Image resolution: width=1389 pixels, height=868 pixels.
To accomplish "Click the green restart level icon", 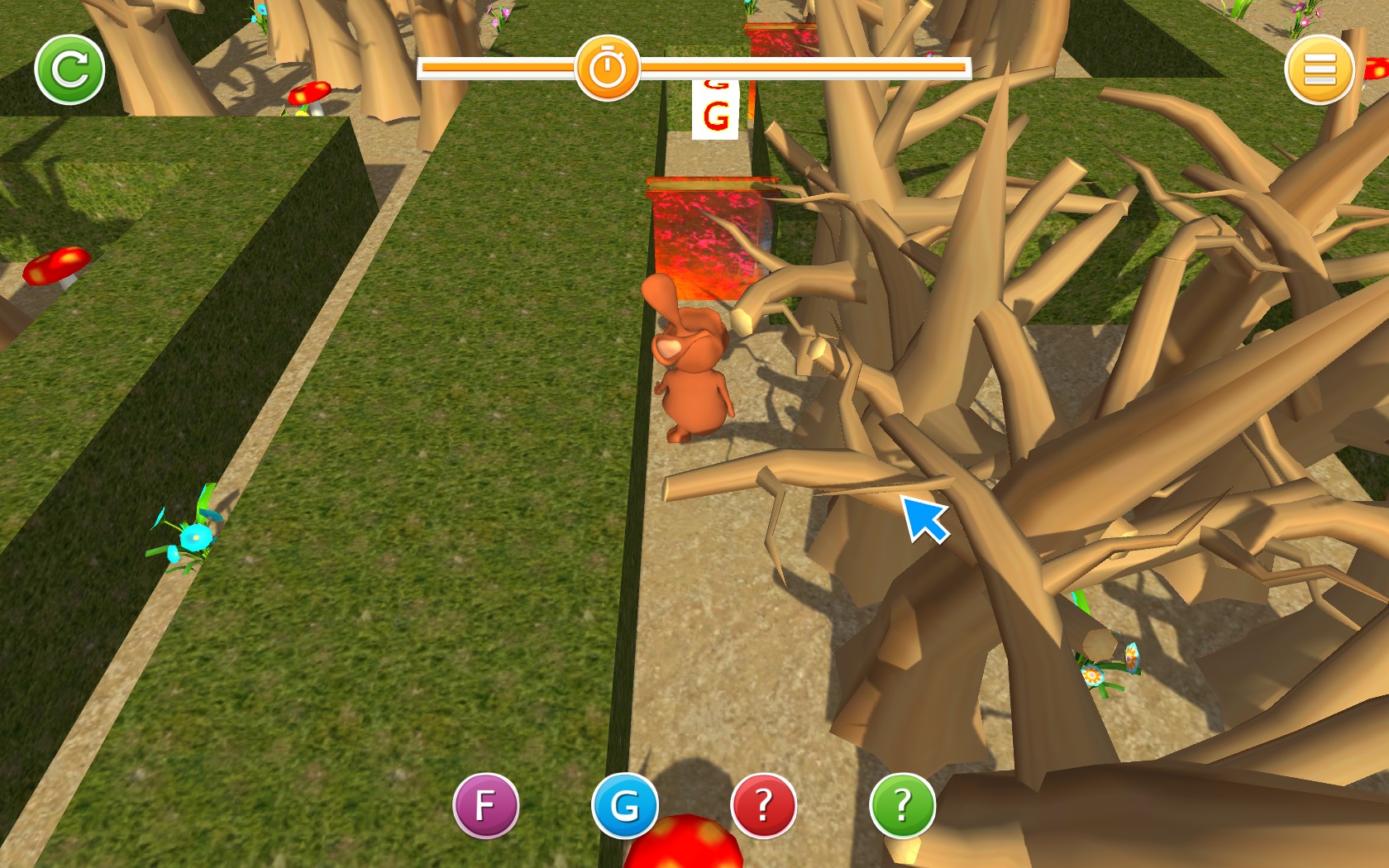I will pos(69,69).
